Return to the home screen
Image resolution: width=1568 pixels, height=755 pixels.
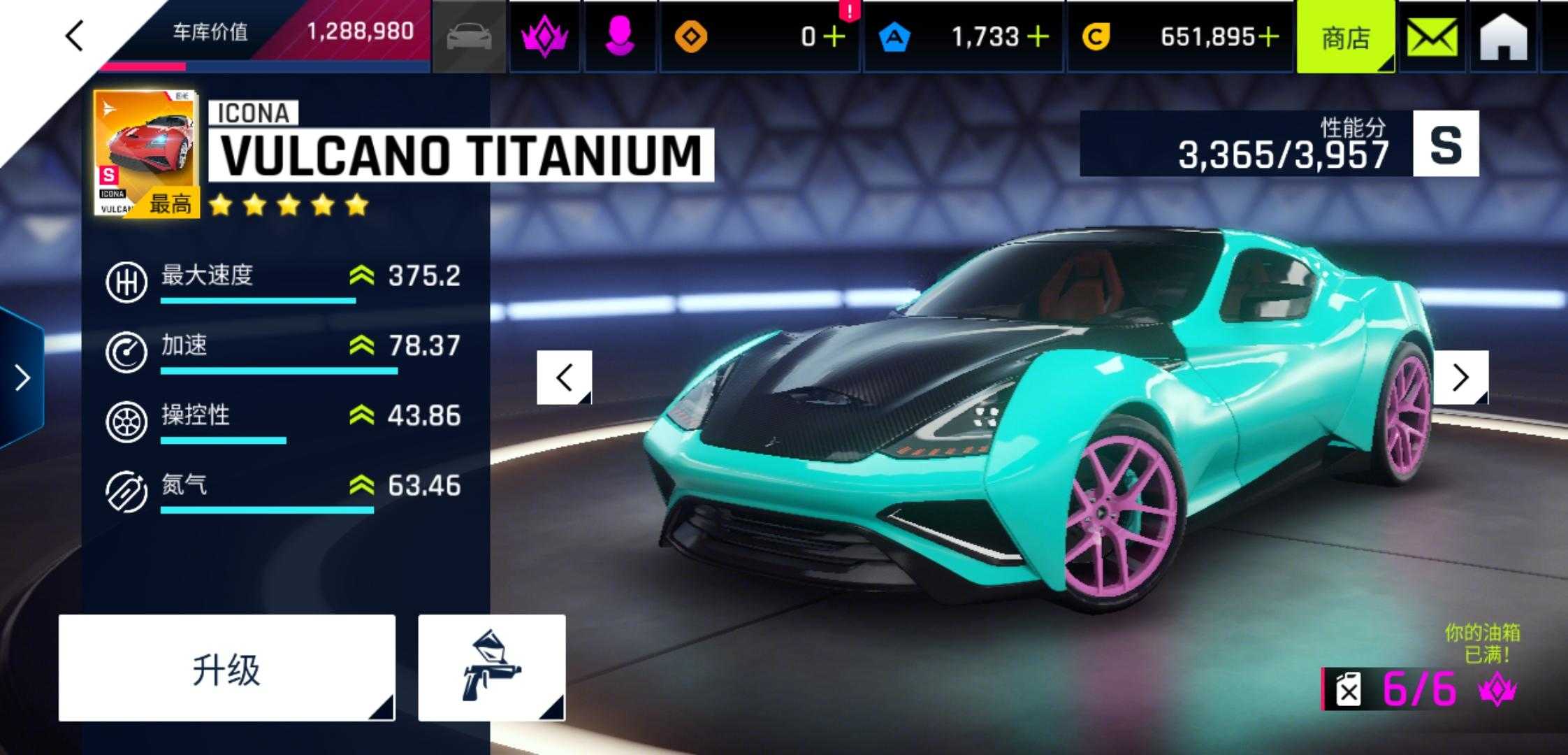tap(1503, 36)
